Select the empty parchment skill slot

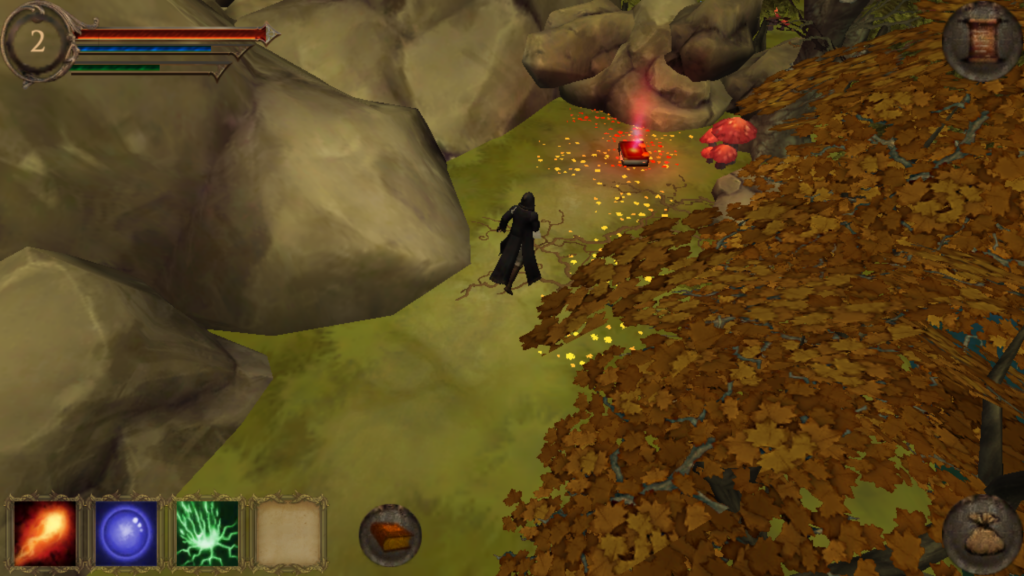pyautogui.click(x=289, y=533)
